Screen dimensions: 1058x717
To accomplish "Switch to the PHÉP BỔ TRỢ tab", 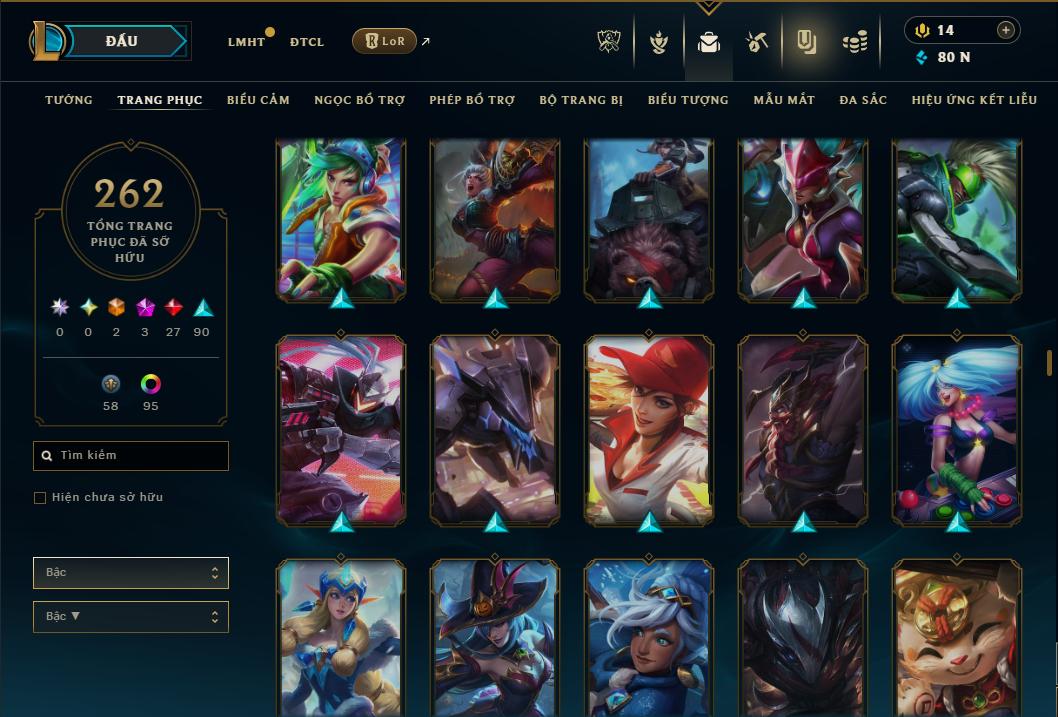I will tap(472, 100).
